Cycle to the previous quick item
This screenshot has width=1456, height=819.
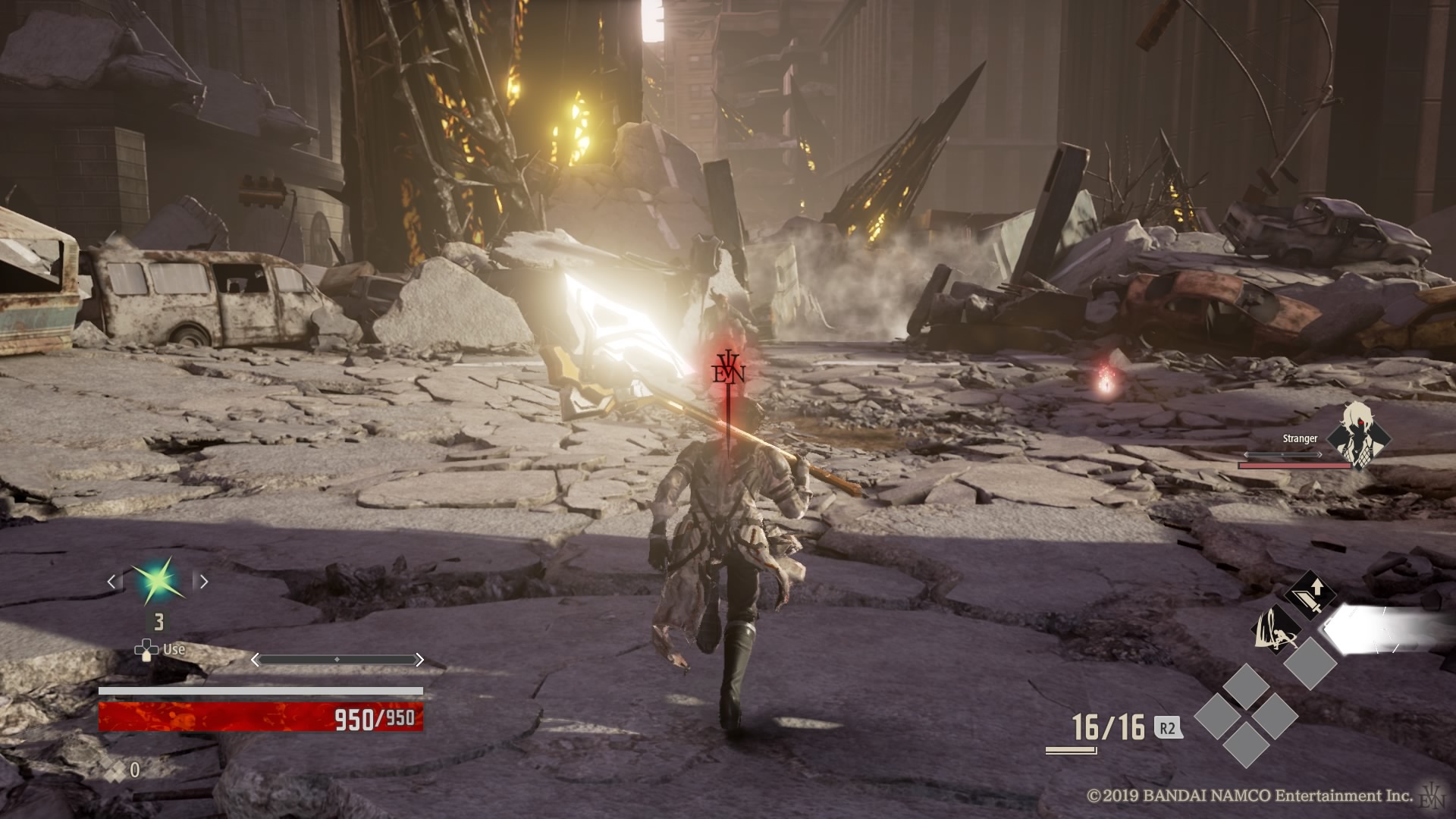[112, 582]
